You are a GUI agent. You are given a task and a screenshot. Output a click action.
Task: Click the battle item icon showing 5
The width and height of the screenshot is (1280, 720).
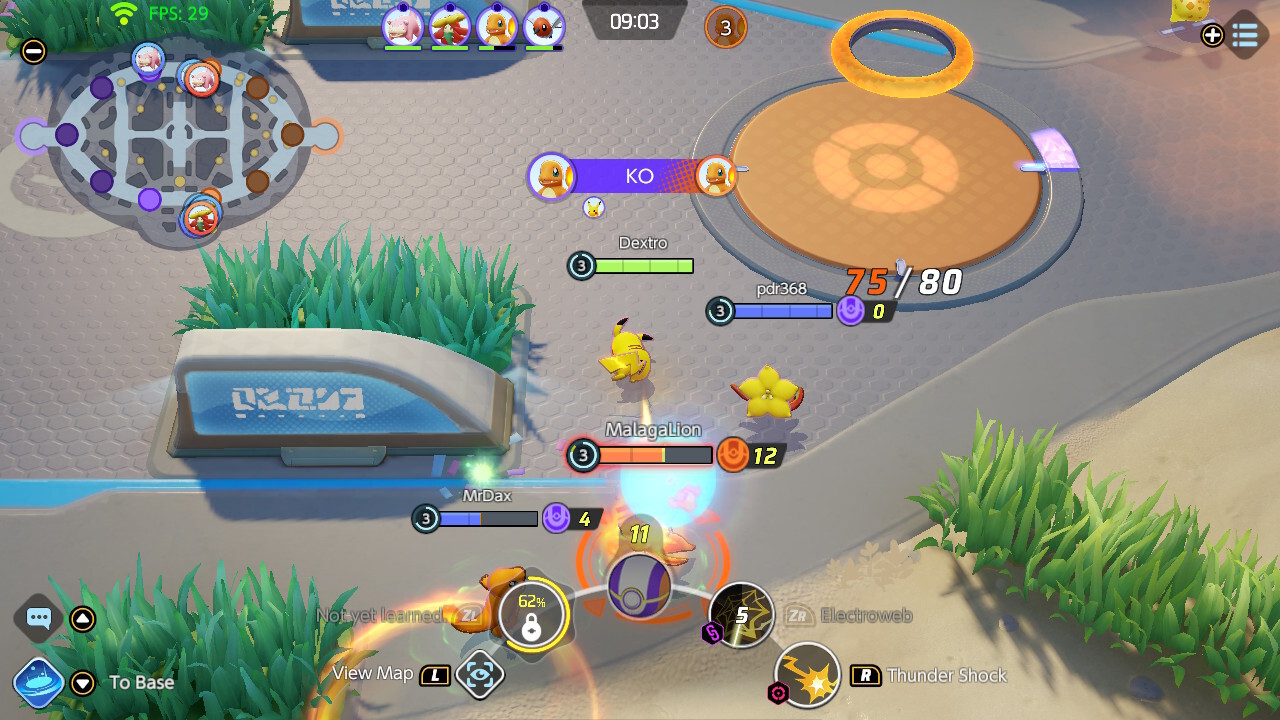741,617
